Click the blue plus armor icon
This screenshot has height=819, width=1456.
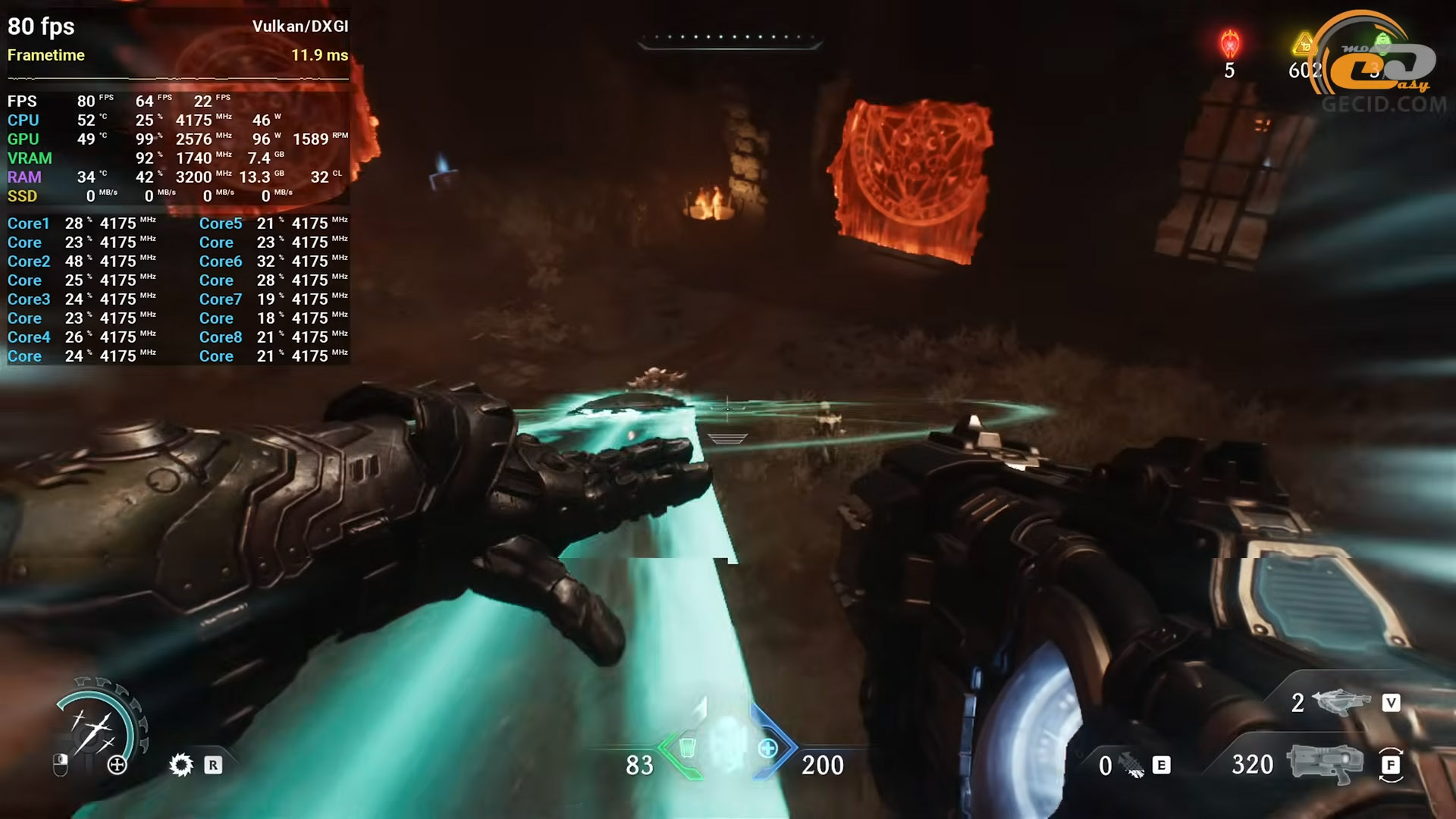767,748
